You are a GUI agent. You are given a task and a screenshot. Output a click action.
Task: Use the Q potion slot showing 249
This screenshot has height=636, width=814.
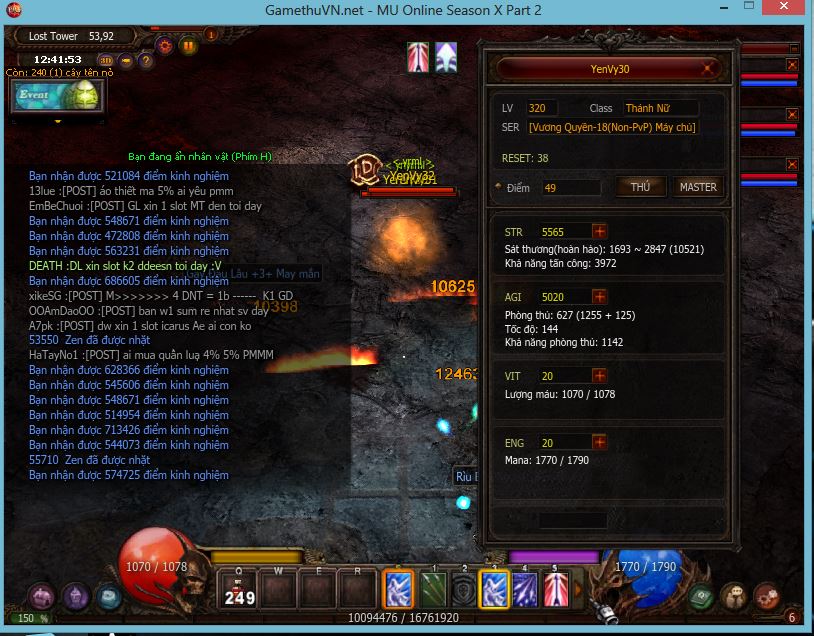click(x=239, y=588)
